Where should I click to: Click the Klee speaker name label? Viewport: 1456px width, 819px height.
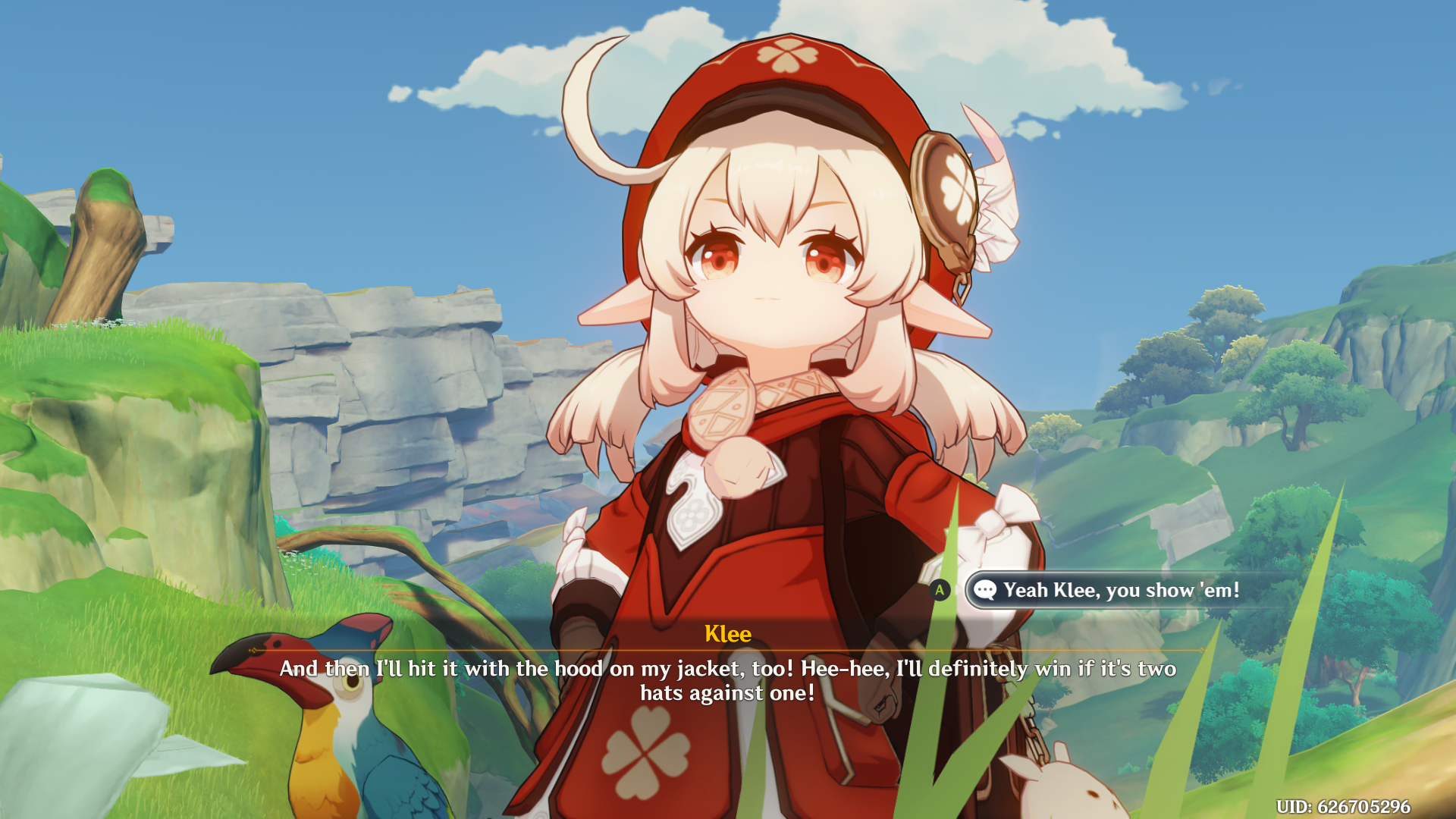pos(727,634)
